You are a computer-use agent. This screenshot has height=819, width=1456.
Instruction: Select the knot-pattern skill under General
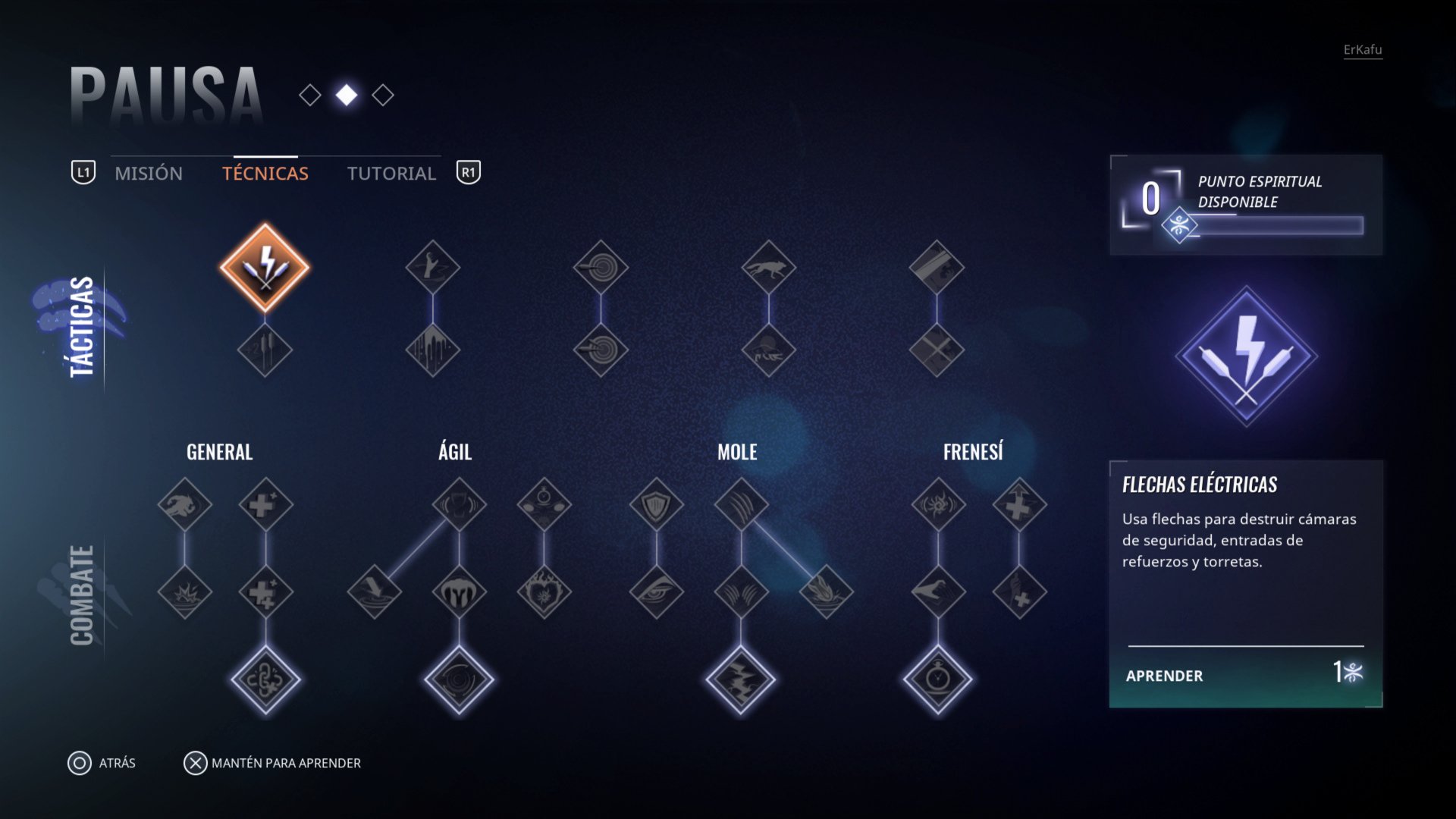265,679
